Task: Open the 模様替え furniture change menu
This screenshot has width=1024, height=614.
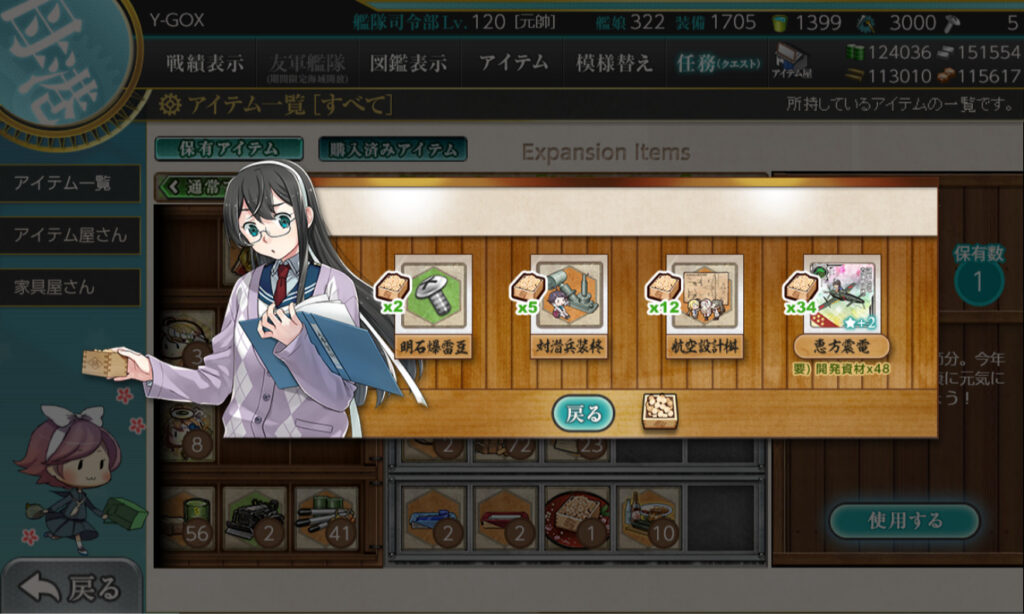Action: 614,63
